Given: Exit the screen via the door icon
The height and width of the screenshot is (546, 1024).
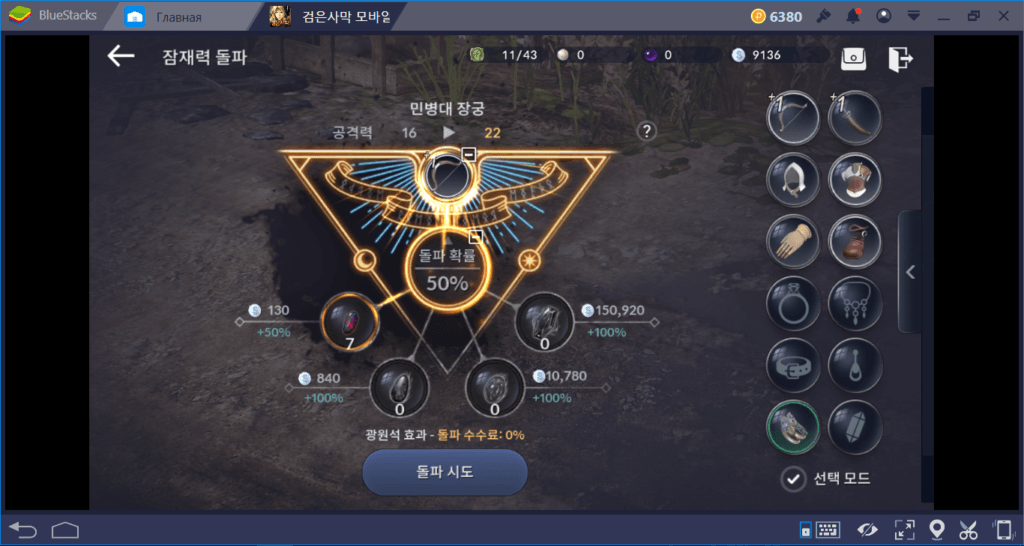Looking at the screenshot, I should click(900, 57).
